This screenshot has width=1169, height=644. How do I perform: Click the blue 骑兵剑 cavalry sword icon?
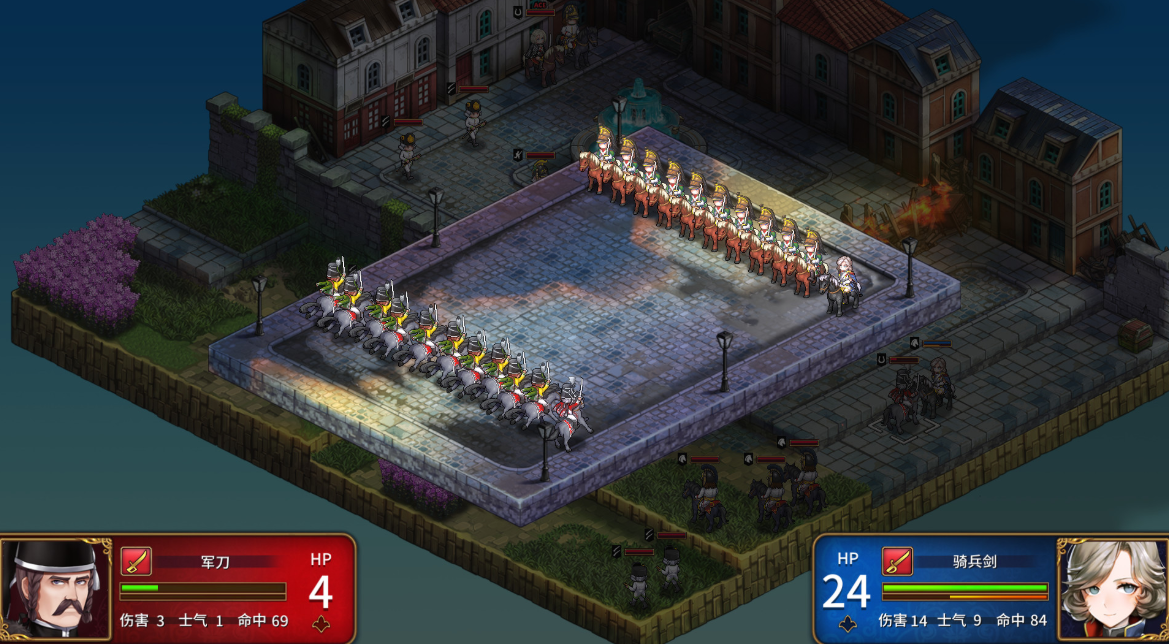click(x=896, y=561)
